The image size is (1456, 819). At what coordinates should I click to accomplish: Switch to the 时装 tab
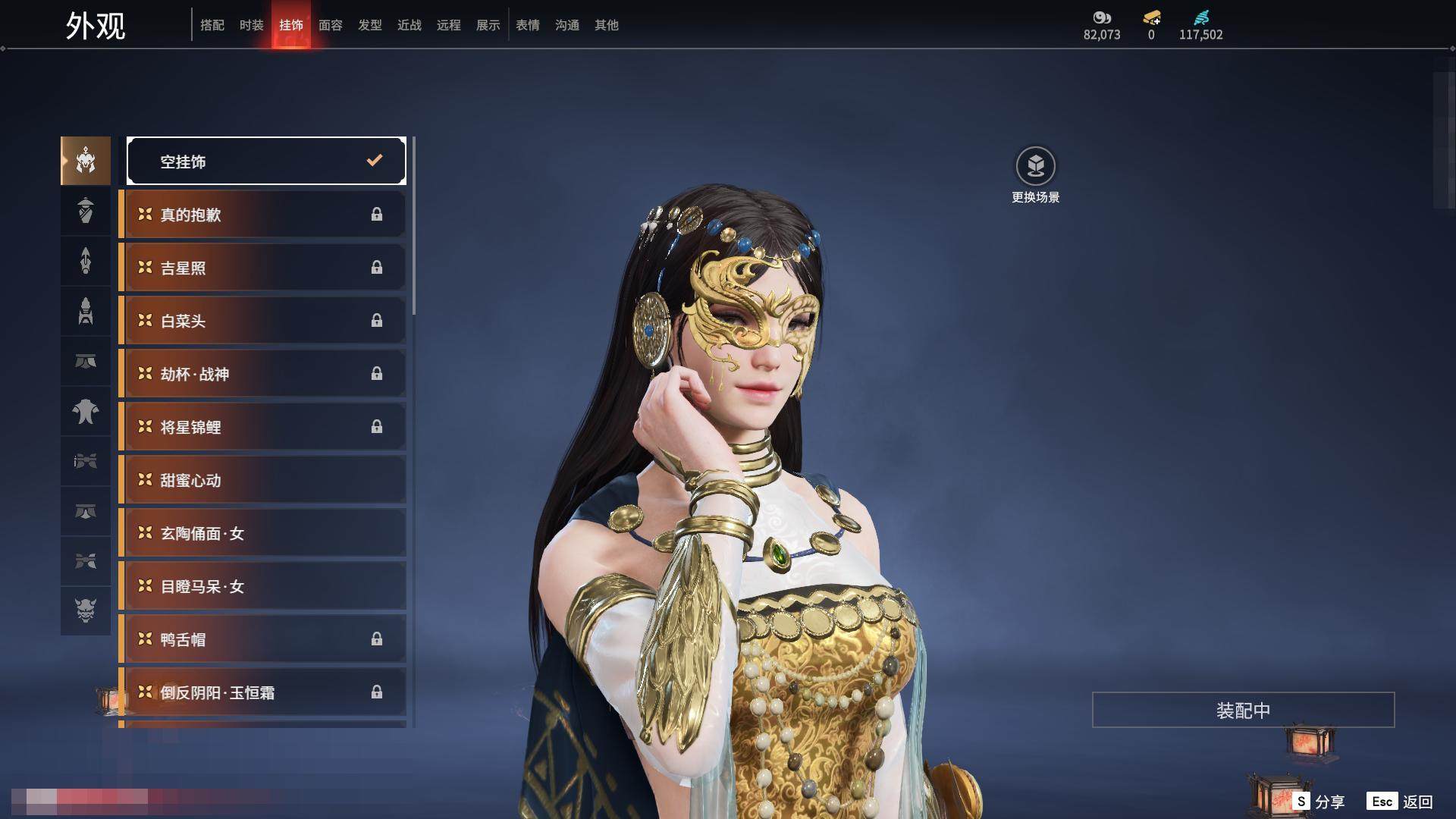[252, 25]
